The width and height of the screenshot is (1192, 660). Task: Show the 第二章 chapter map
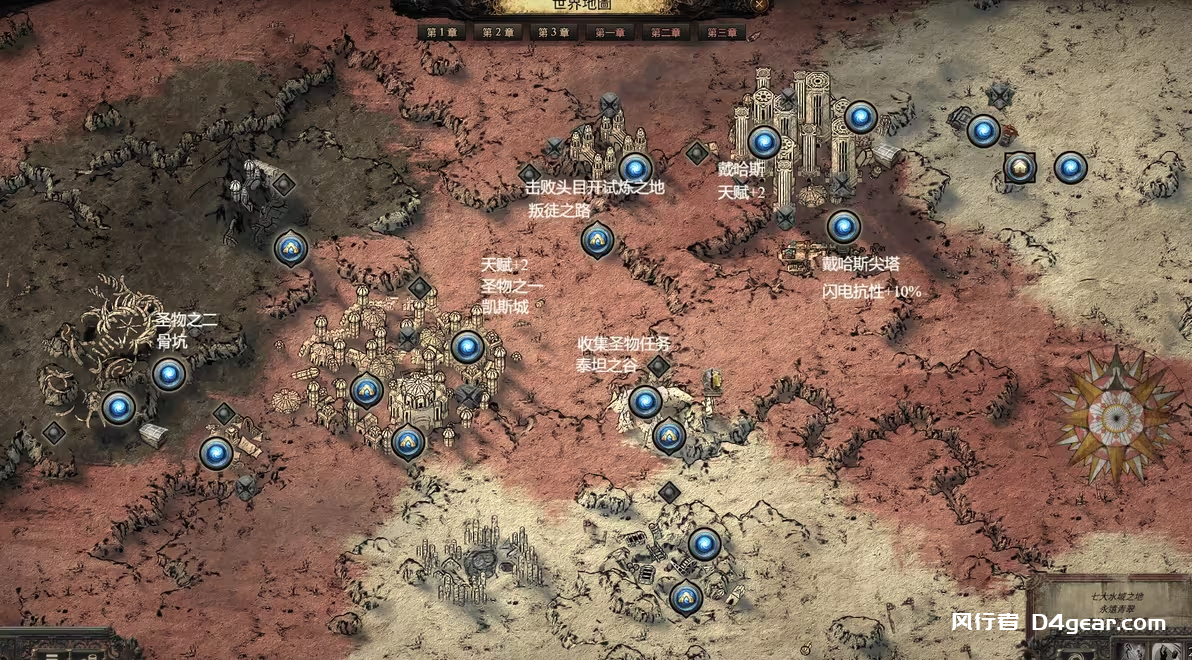[665, 32]
